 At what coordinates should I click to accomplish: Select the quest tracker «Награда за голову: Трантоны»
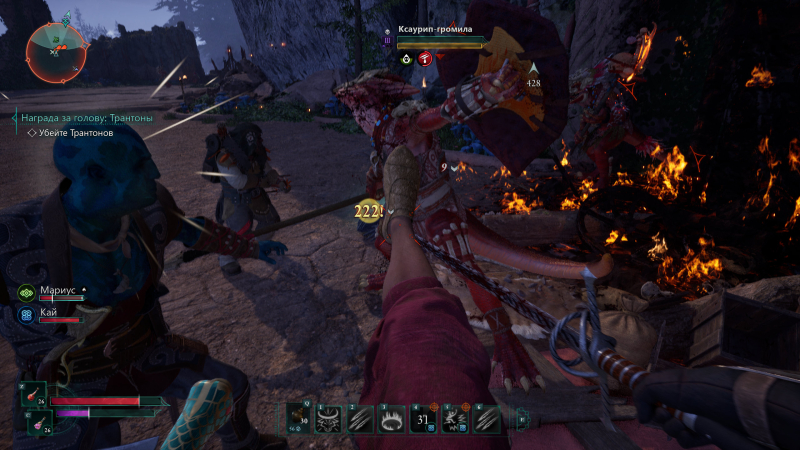(87, 118)
